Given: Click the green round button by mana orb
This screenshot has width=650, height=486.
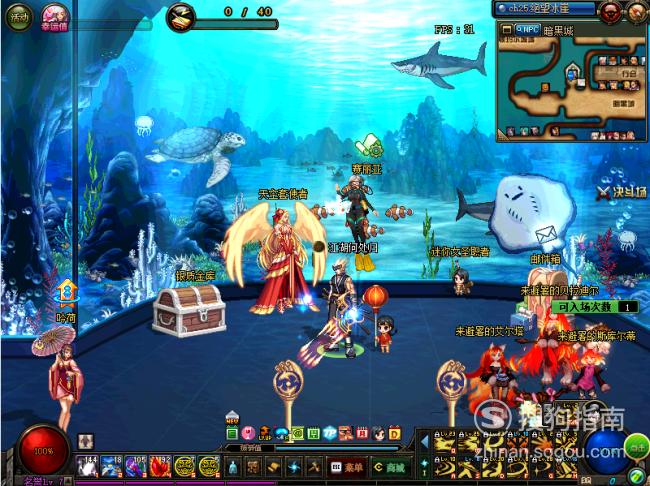Looking at the screenshot, I should click(636, 445).
